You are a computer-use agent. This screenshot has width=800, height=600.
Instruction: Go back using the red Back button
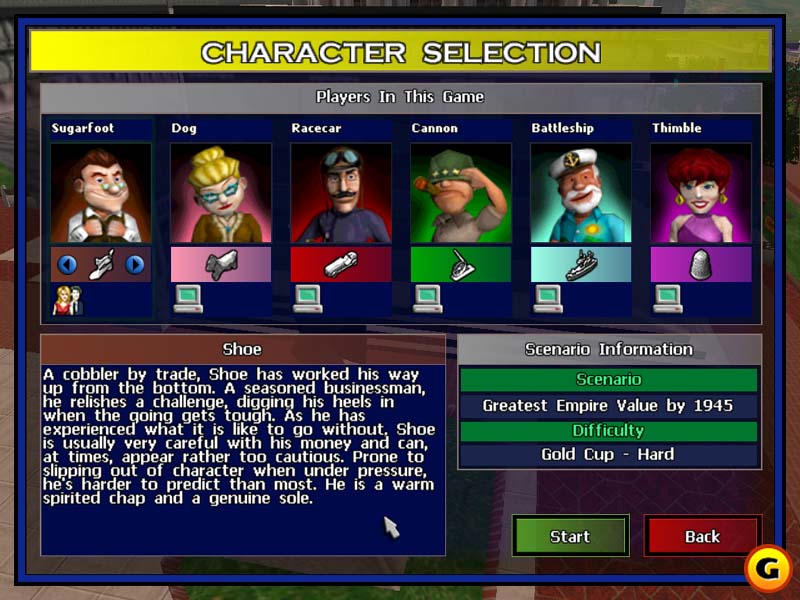pyautogui.click(x=702, y=536)
